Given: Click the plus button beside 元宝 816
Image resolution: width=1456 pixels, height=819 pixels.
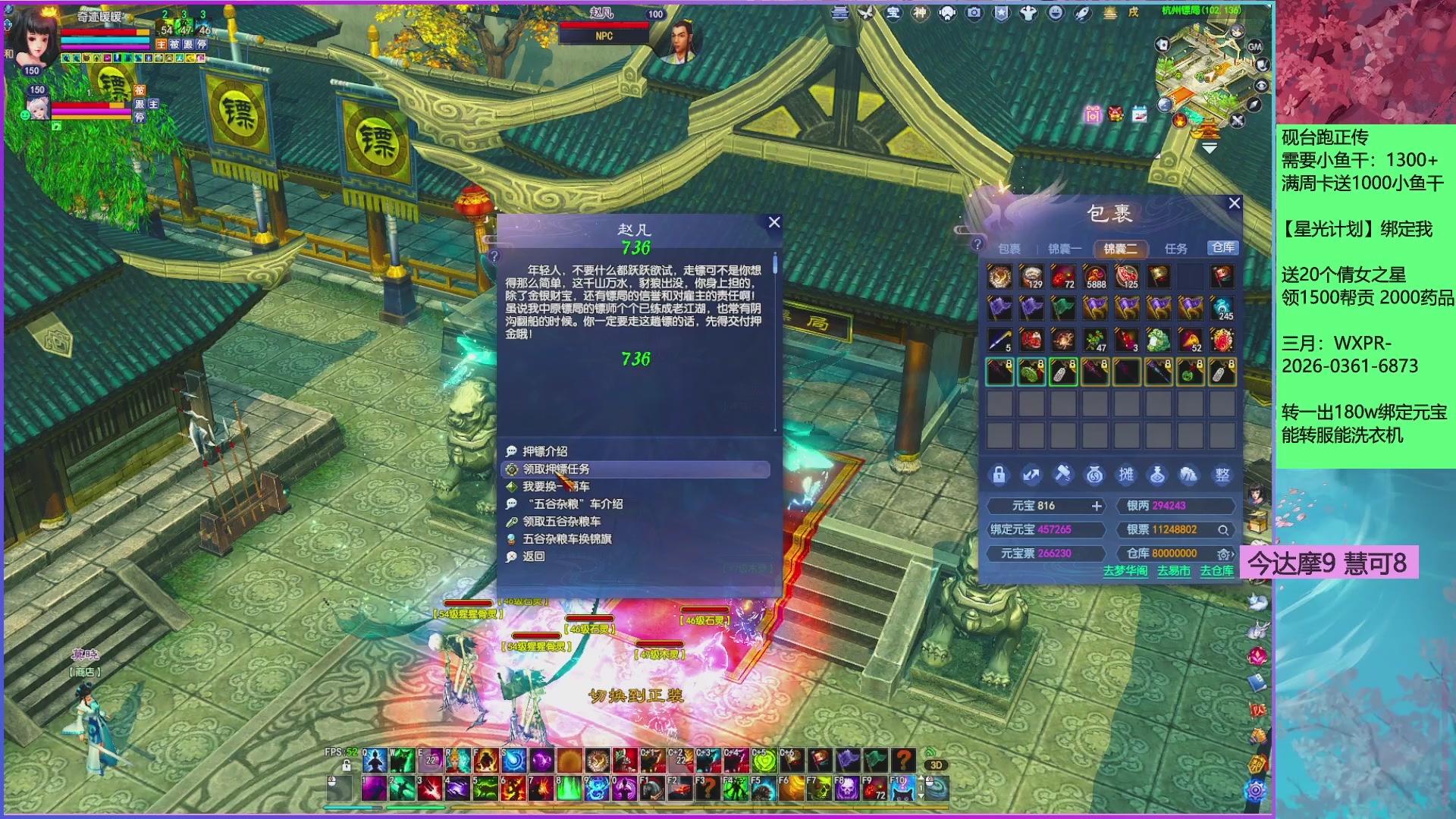Looking at the screenshot, I should click(x=1097, y=506).
